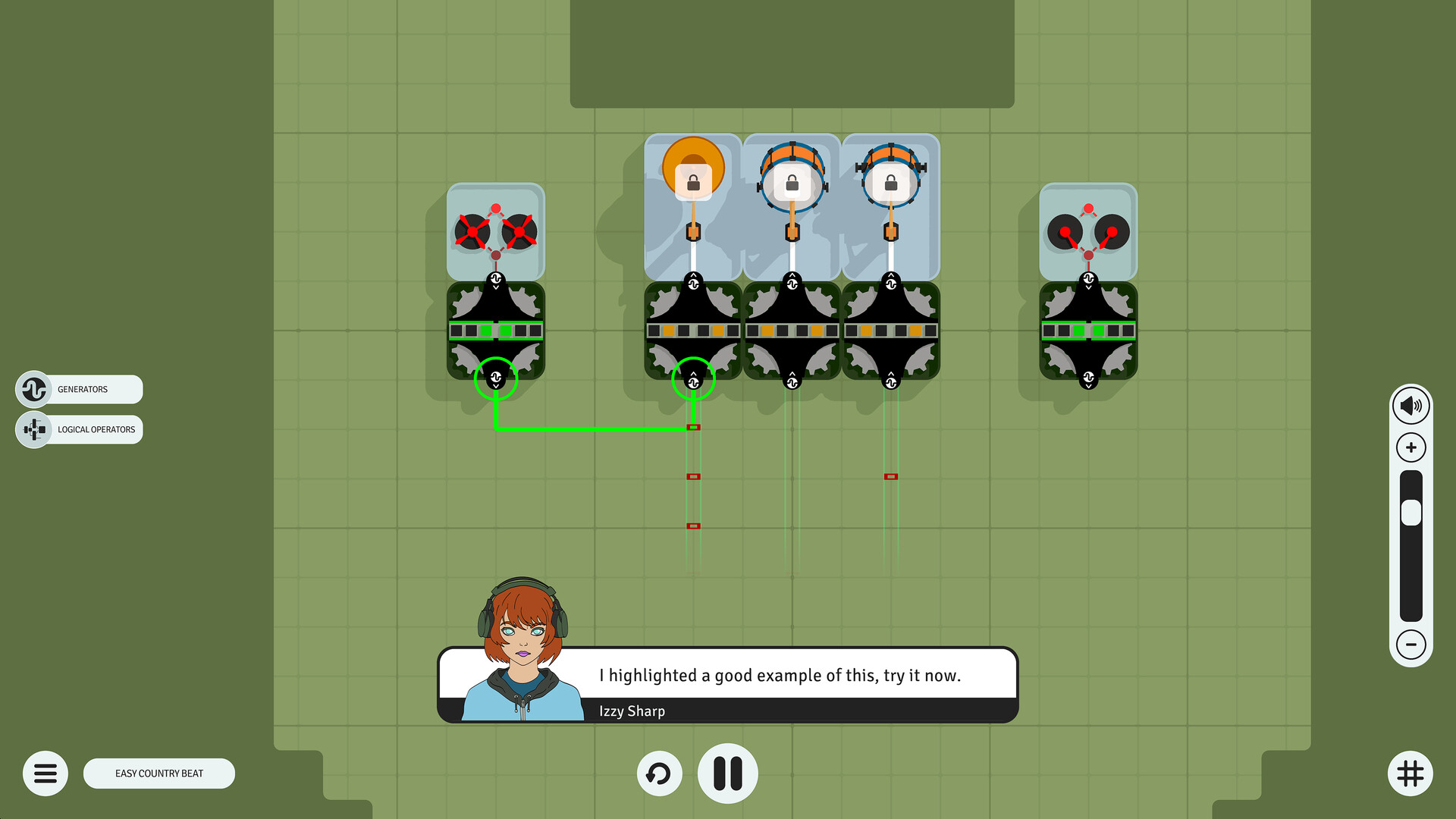1456x819 pixels.
Task: Click the Easy Country Beat track label
Action: point(158,773)
